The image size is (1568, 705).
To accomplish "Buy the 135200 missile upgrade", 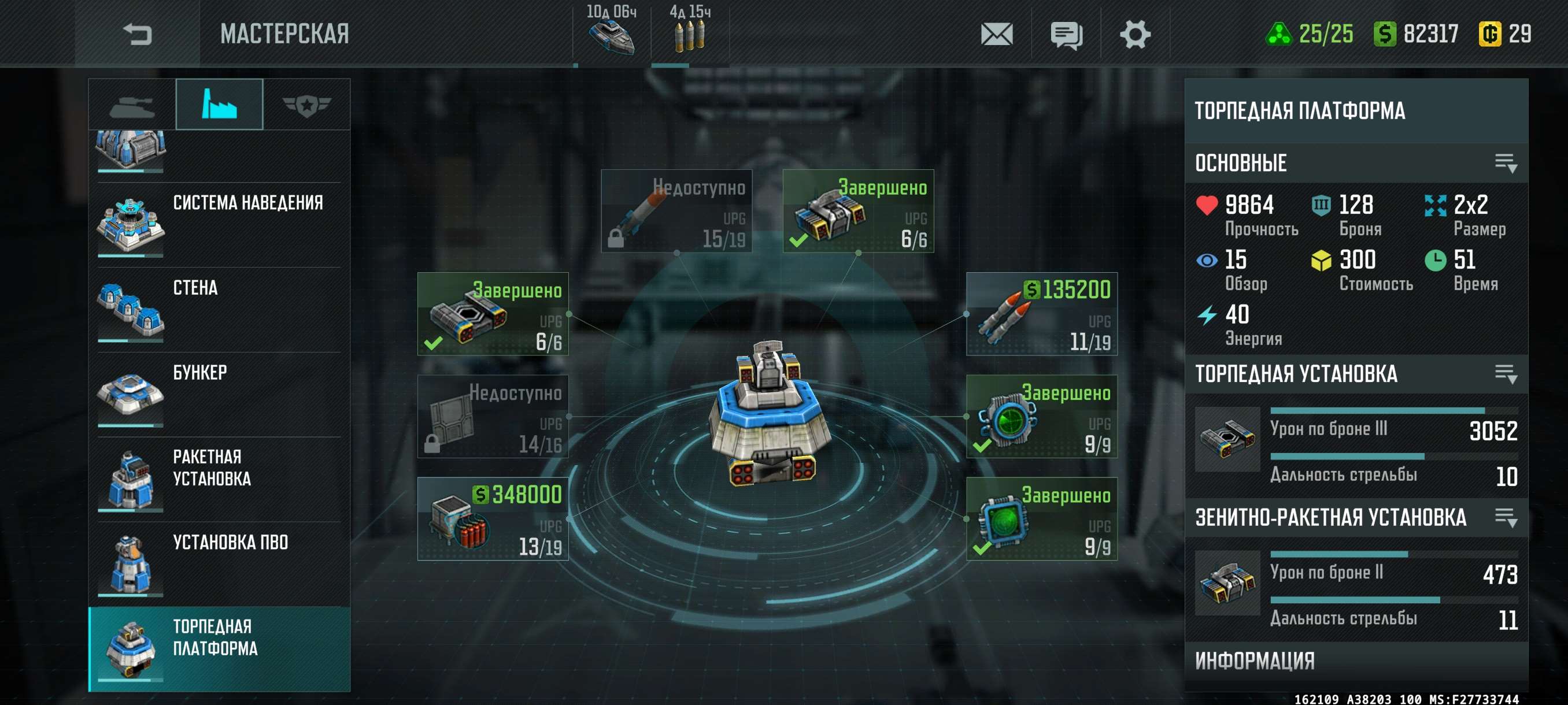I will (1041, 314).
